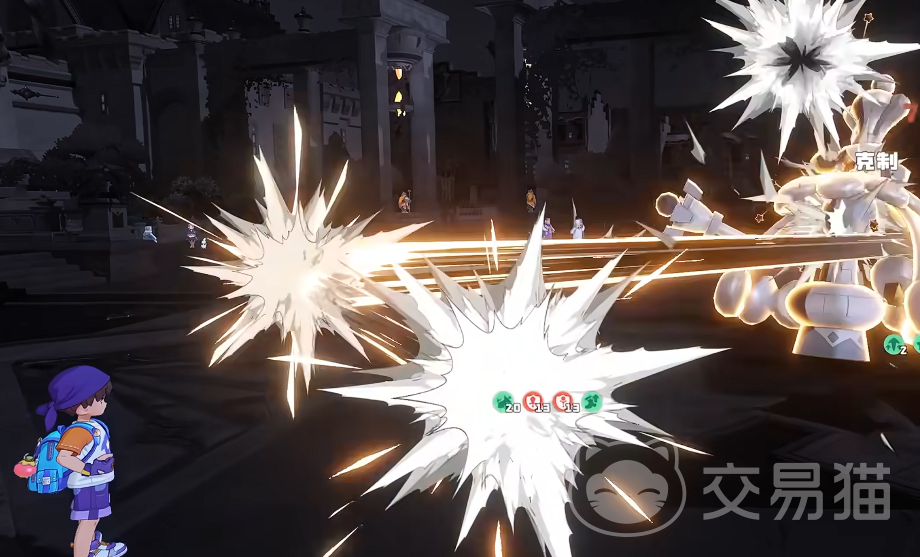Inspect the green boot speed buff icon
The height and width of the screenshot is (557, 920).
coord(592,402)
